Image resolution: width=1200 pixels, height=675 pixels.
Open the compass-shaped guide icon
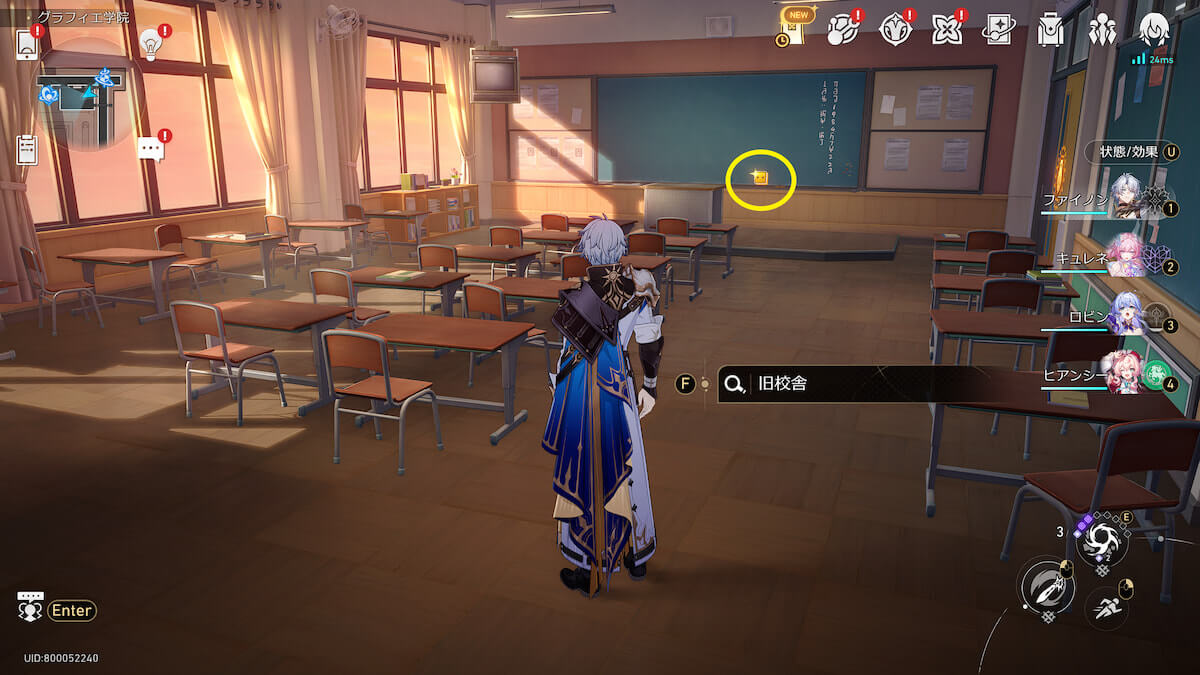click(895, 30)
